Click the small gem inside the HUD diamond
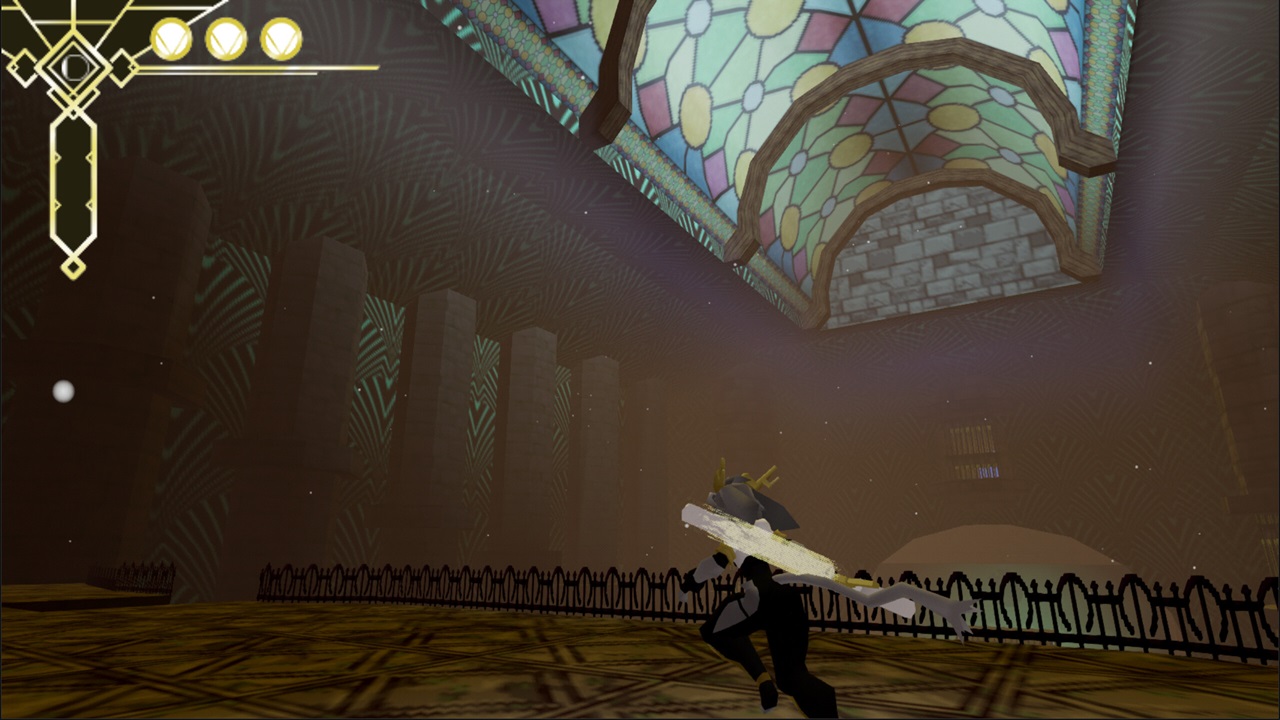Image resolution: width=1280 pixels, height=720 pixels. (x=74, y=66)
